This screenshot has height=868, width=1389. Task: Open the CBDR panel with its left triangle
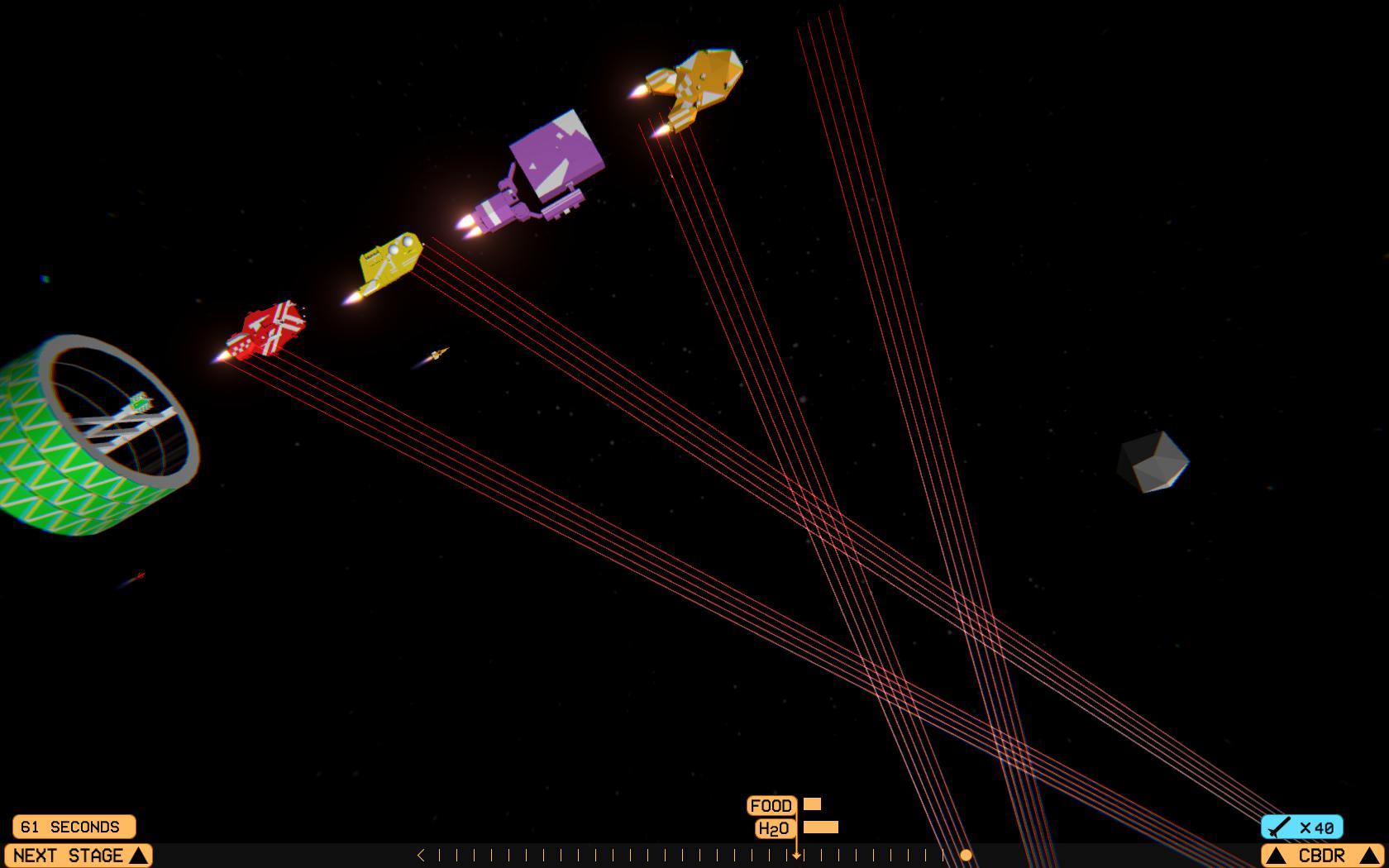point(1277,856)
